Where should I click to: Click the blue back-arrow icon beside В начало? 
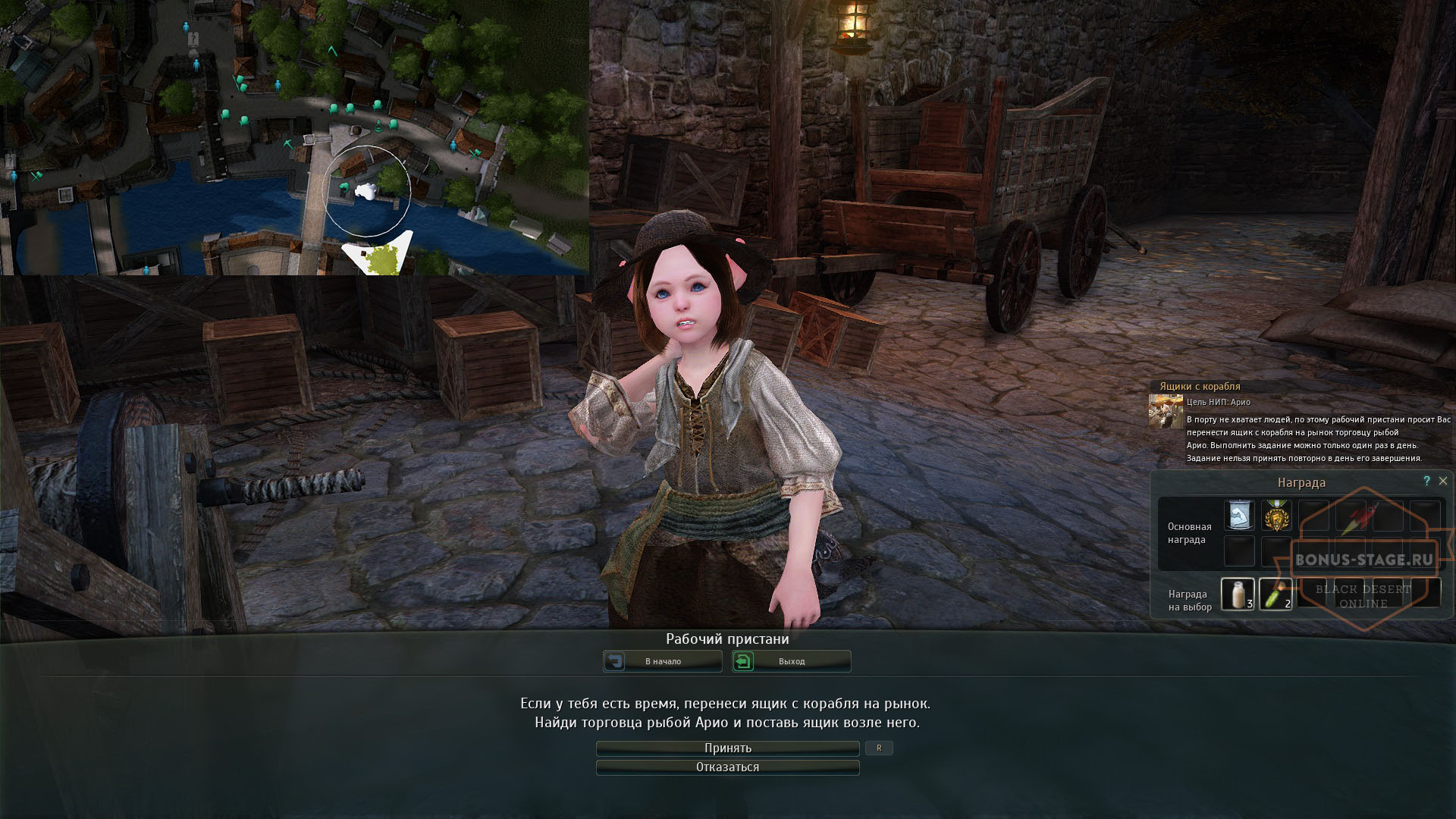coord(616,661)
